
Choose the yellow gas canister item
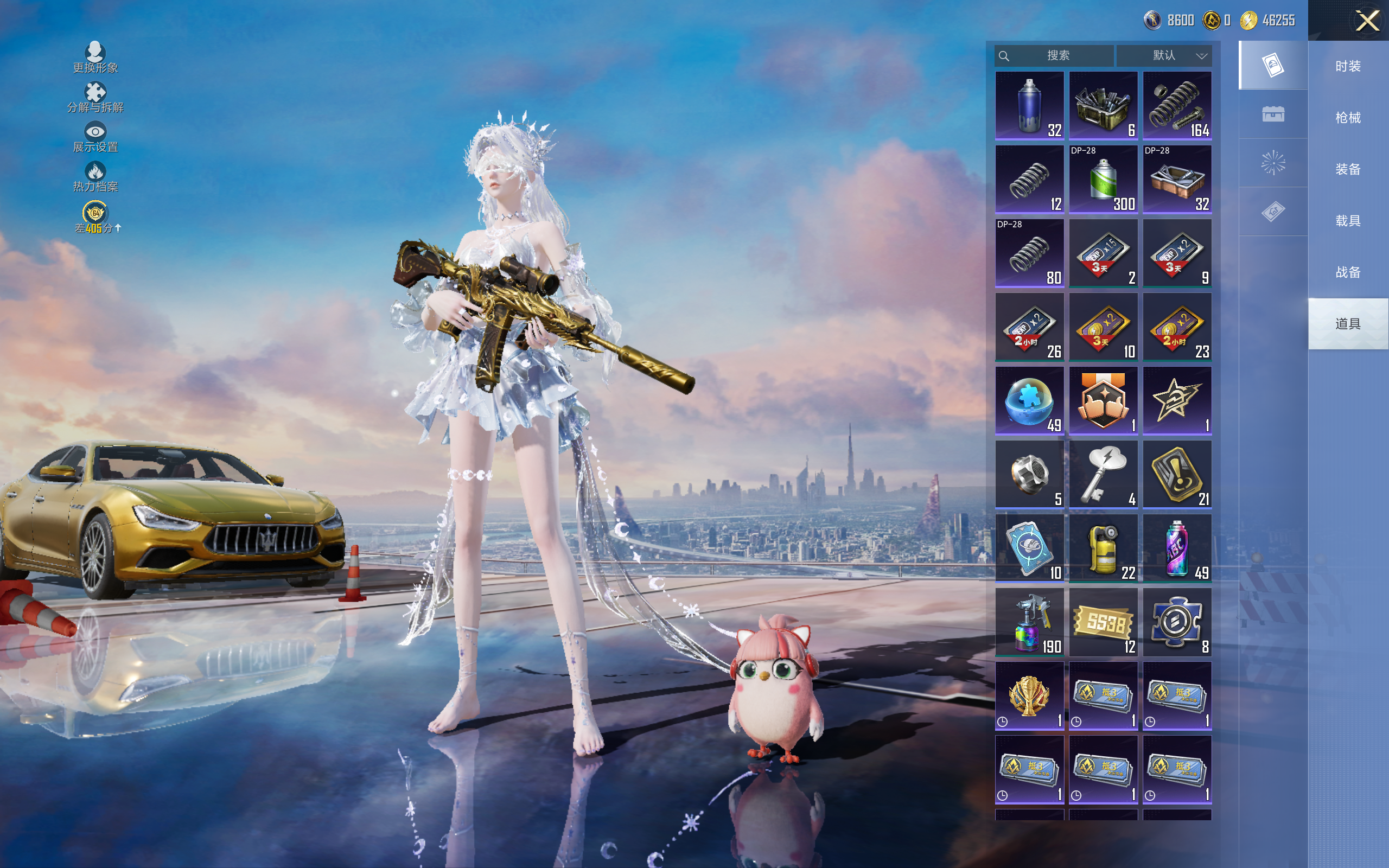point(1103,548)
